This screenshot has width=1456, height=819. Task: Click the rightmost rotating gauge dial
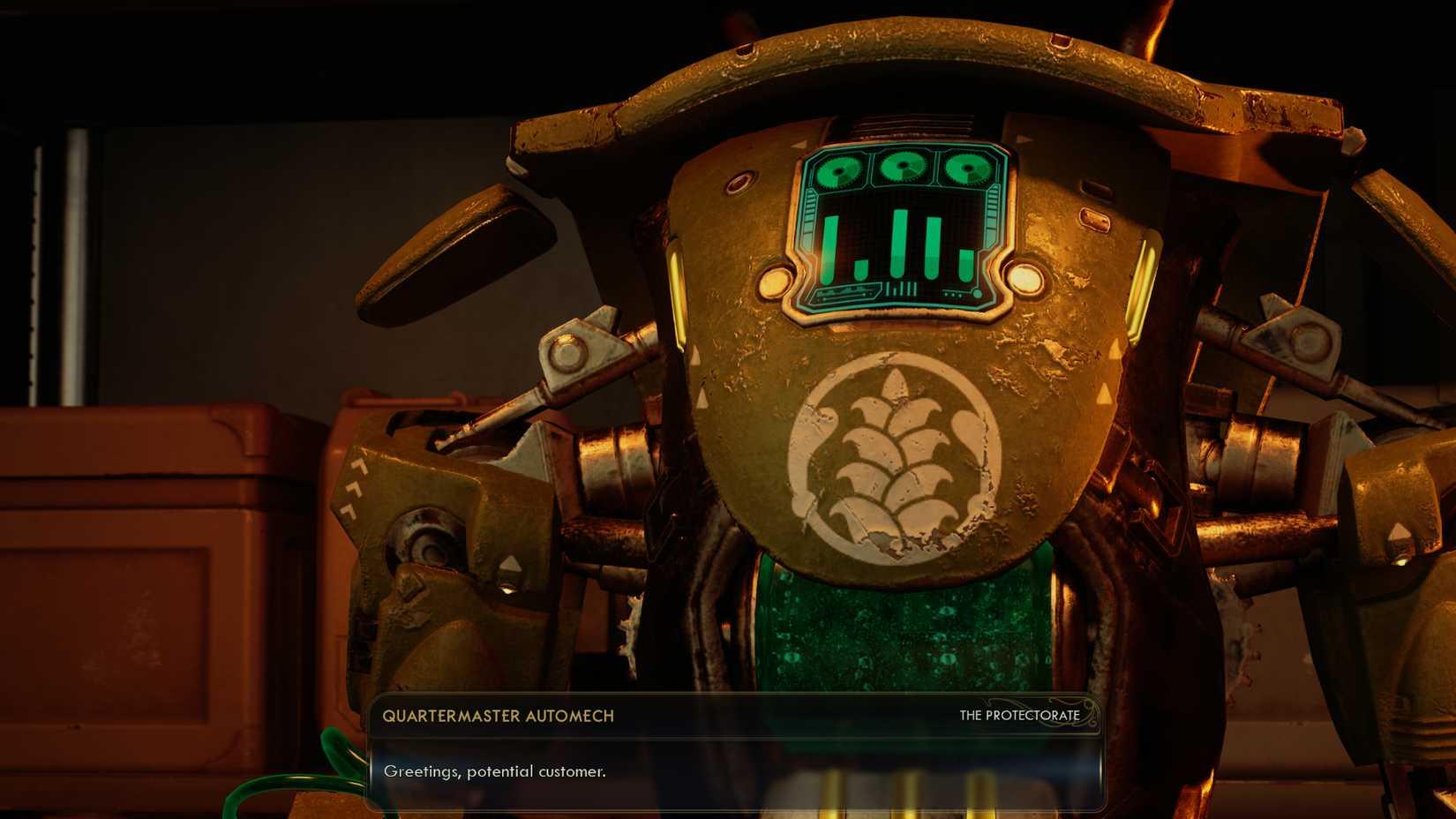tap(967, 168)
